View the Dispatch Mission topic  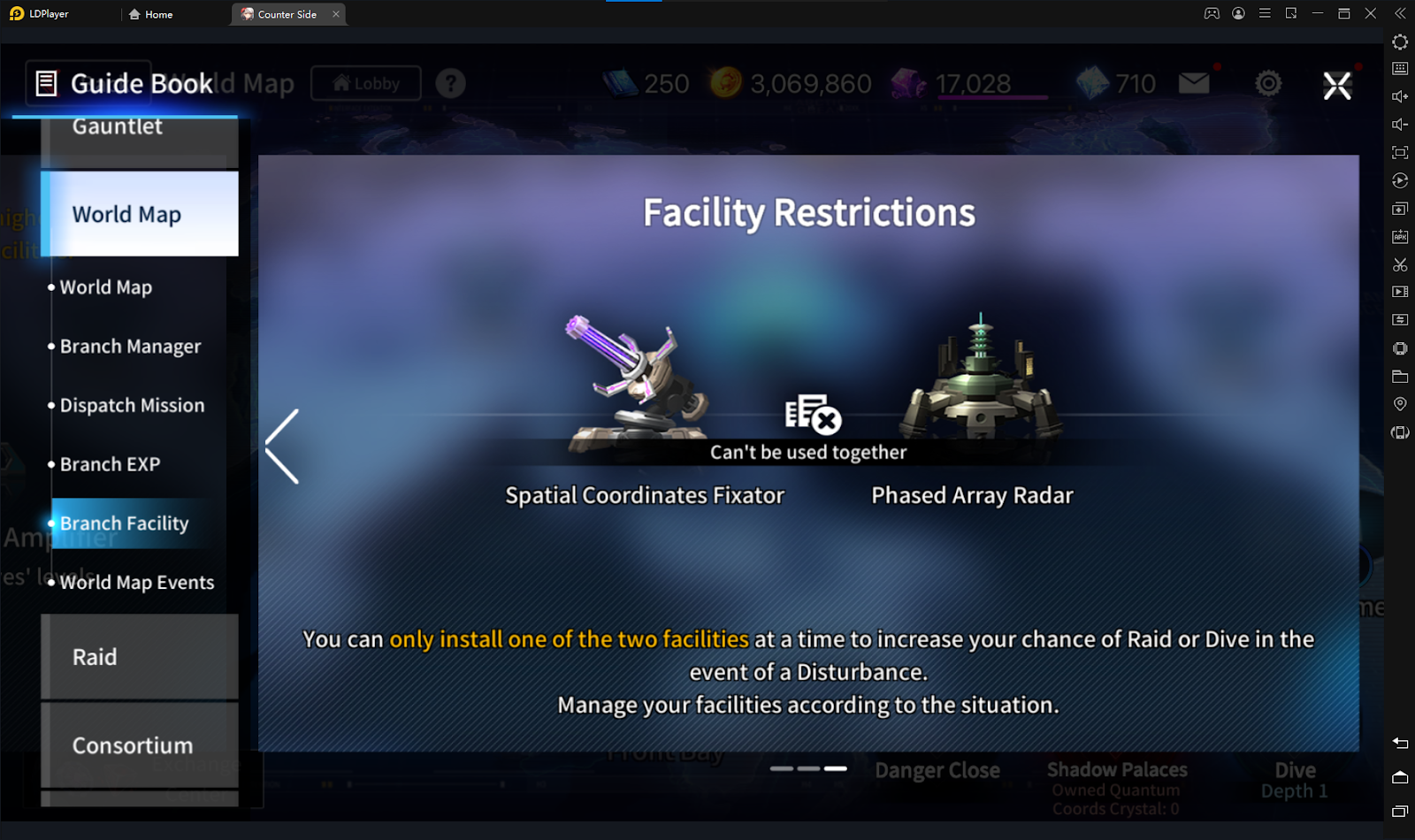click(x=132, y=406)
